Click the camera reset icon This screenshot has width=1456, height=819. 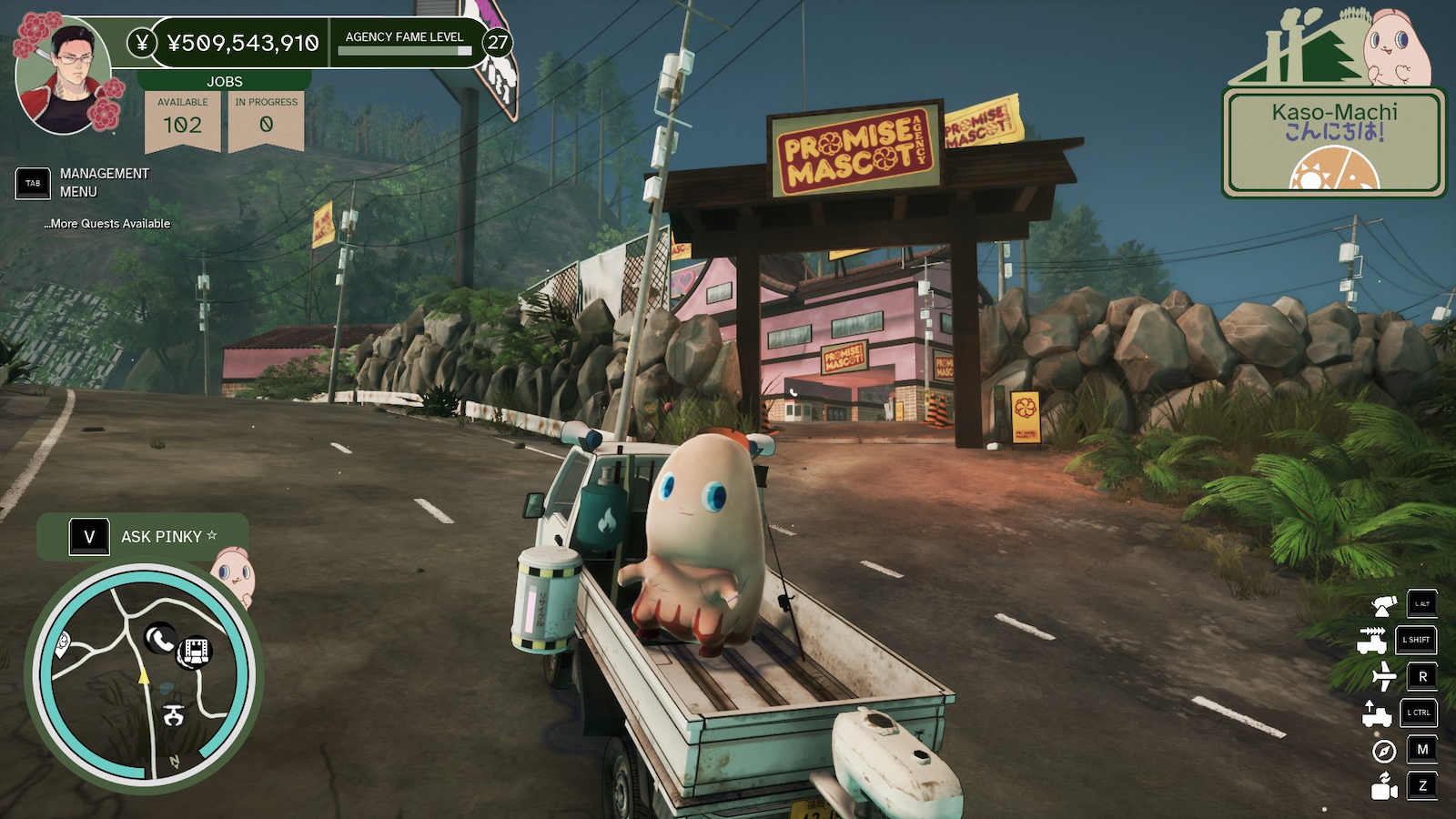pos(1383,786)
